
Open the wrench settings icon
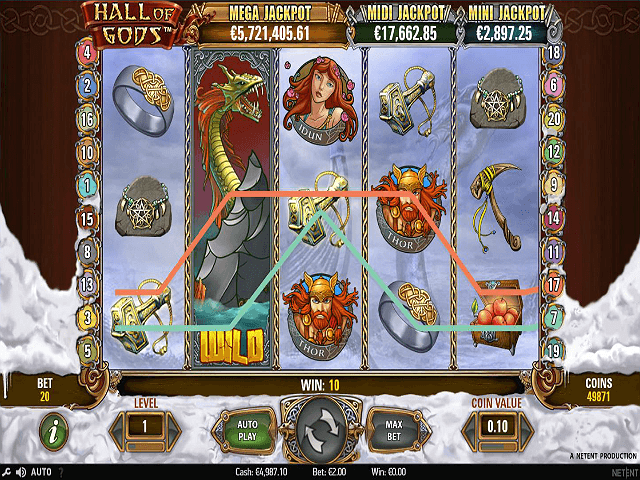pos(7,472)
